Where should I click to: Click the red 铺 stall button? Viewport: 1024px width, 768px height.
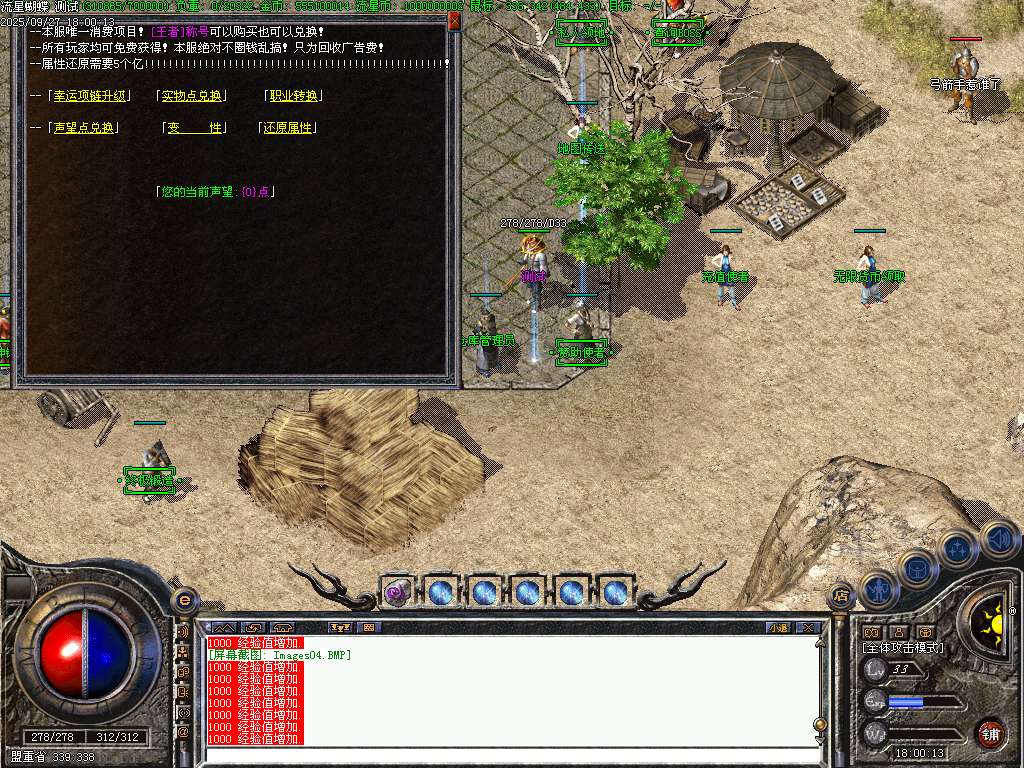(x=990, y=733)
